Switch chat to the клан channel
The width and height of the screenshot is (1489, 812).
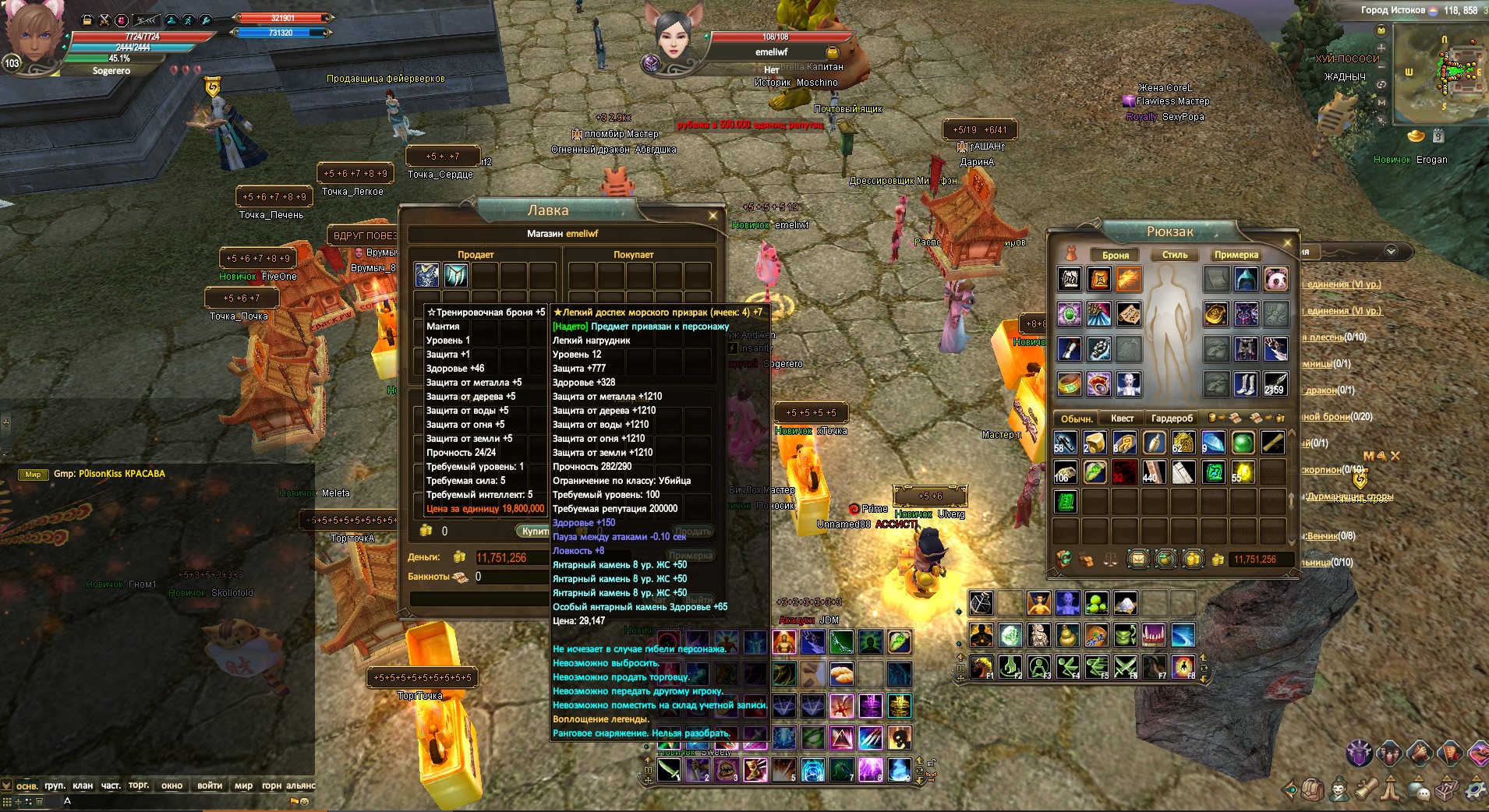(83, 786)
